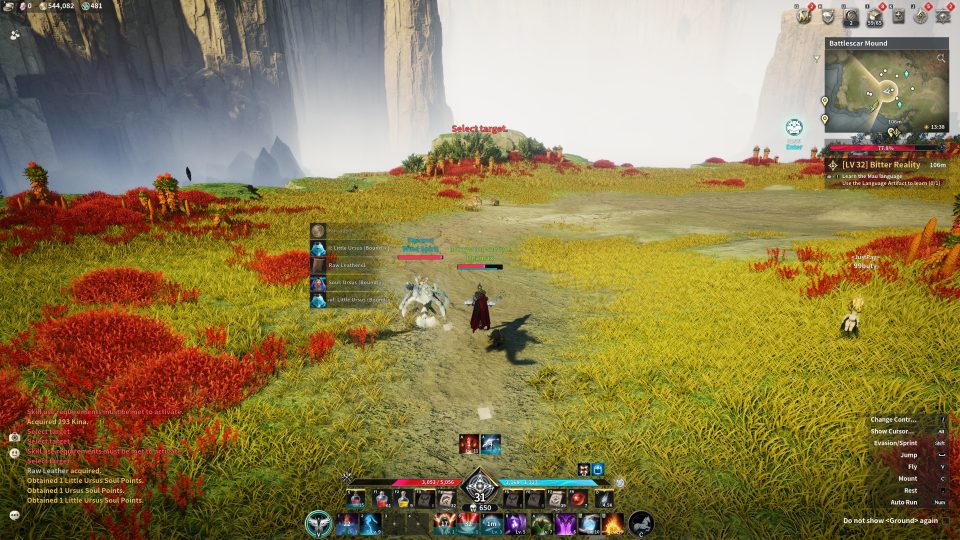Click the alien-face Ember event icon

click(794, 127)
